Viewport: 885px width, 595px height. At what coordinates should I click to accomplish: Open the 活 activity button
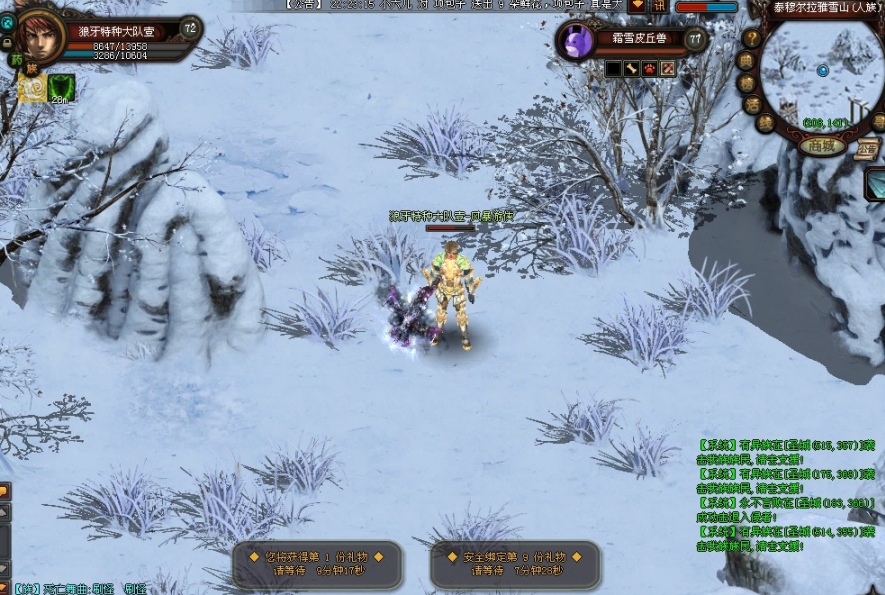click(x=753, y=104)
